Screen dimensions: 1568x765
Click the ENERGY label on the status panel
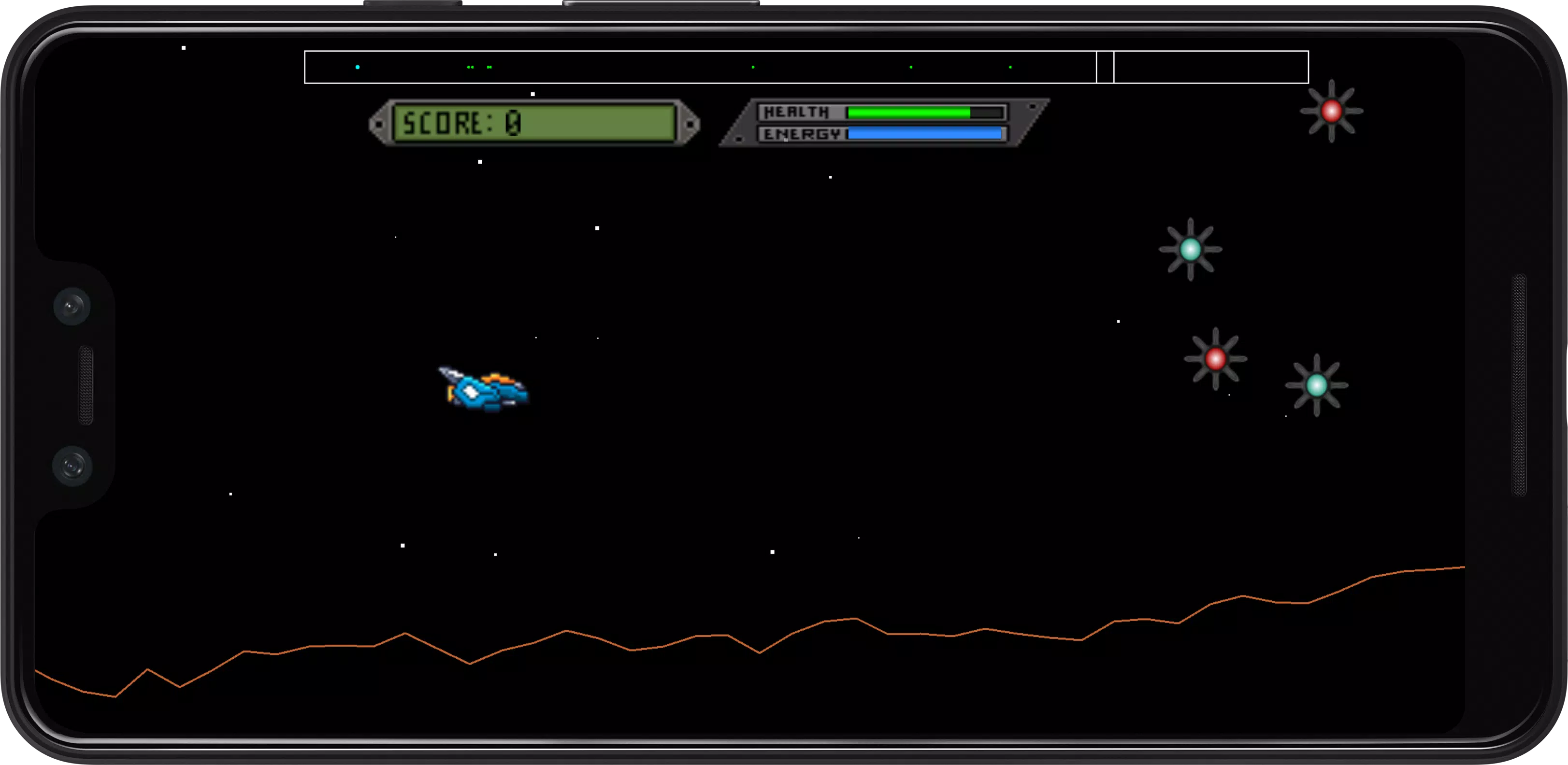coord(801,134)
